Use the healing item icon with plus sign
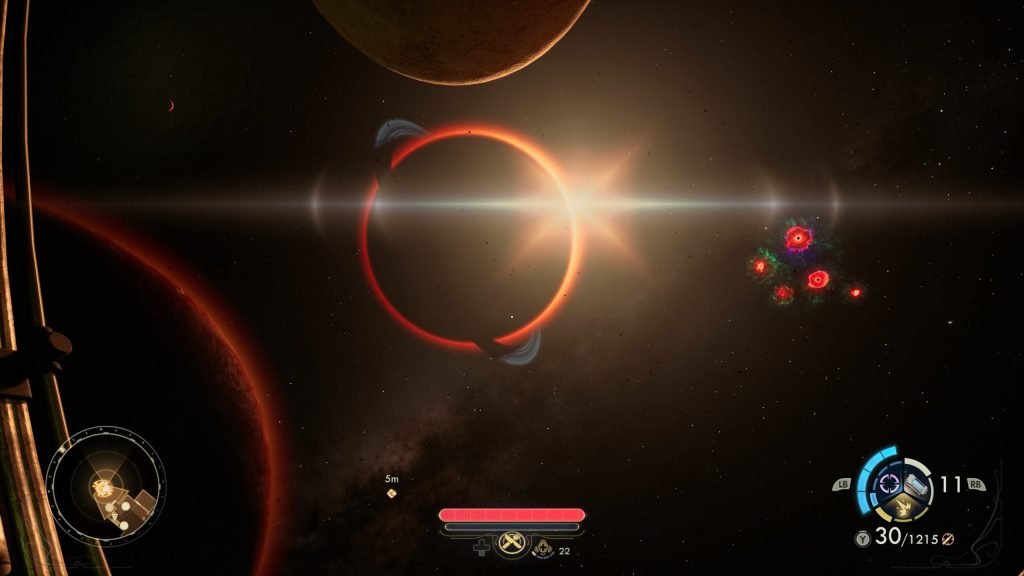Image resolution: width=1024 pixels, height=576 pixels. [x=543, y=547]
